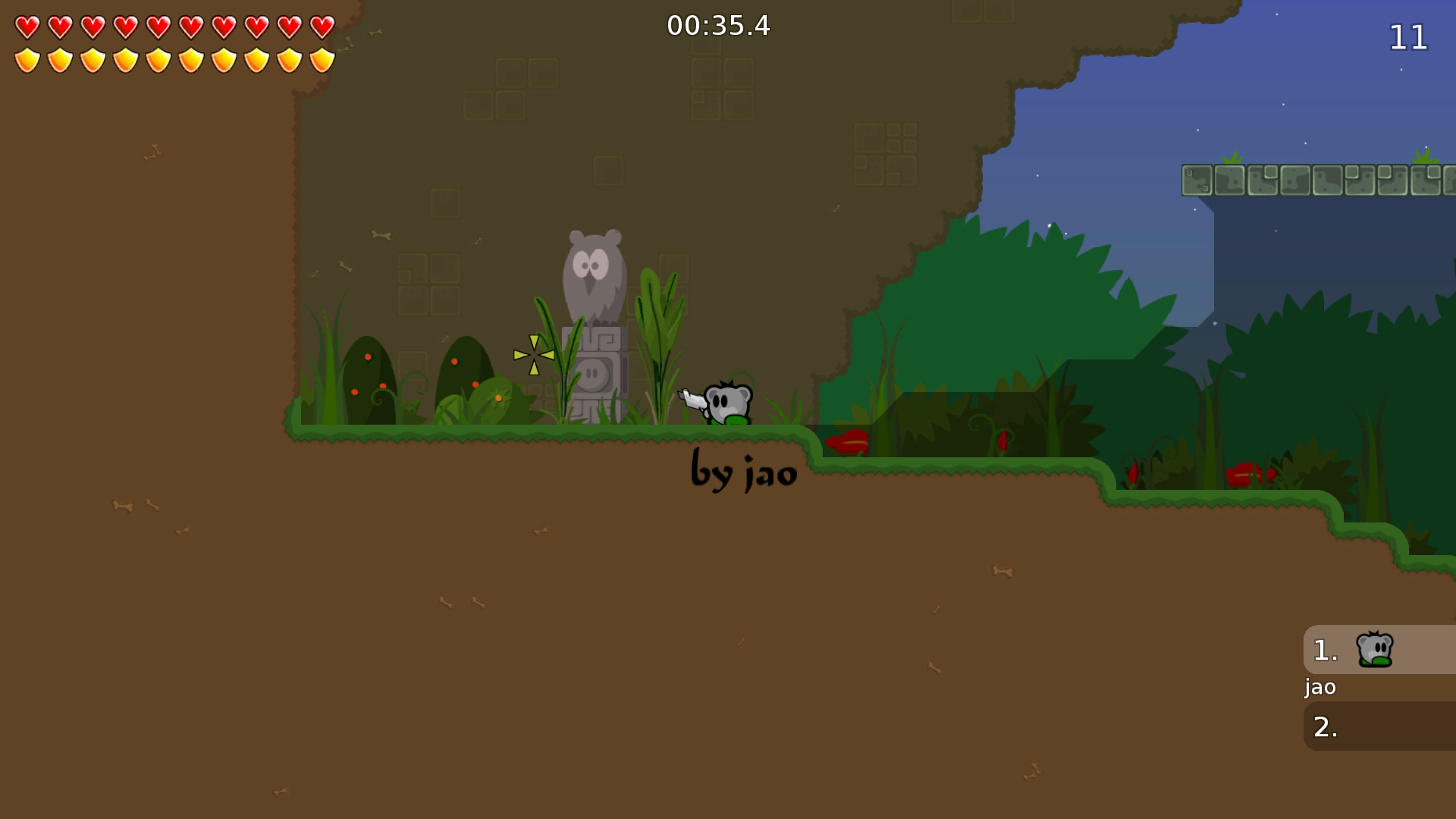This screenshot has width=1456, height=819.
Task: Click the fifth shield in the armor row
Action: coord(157,58)
